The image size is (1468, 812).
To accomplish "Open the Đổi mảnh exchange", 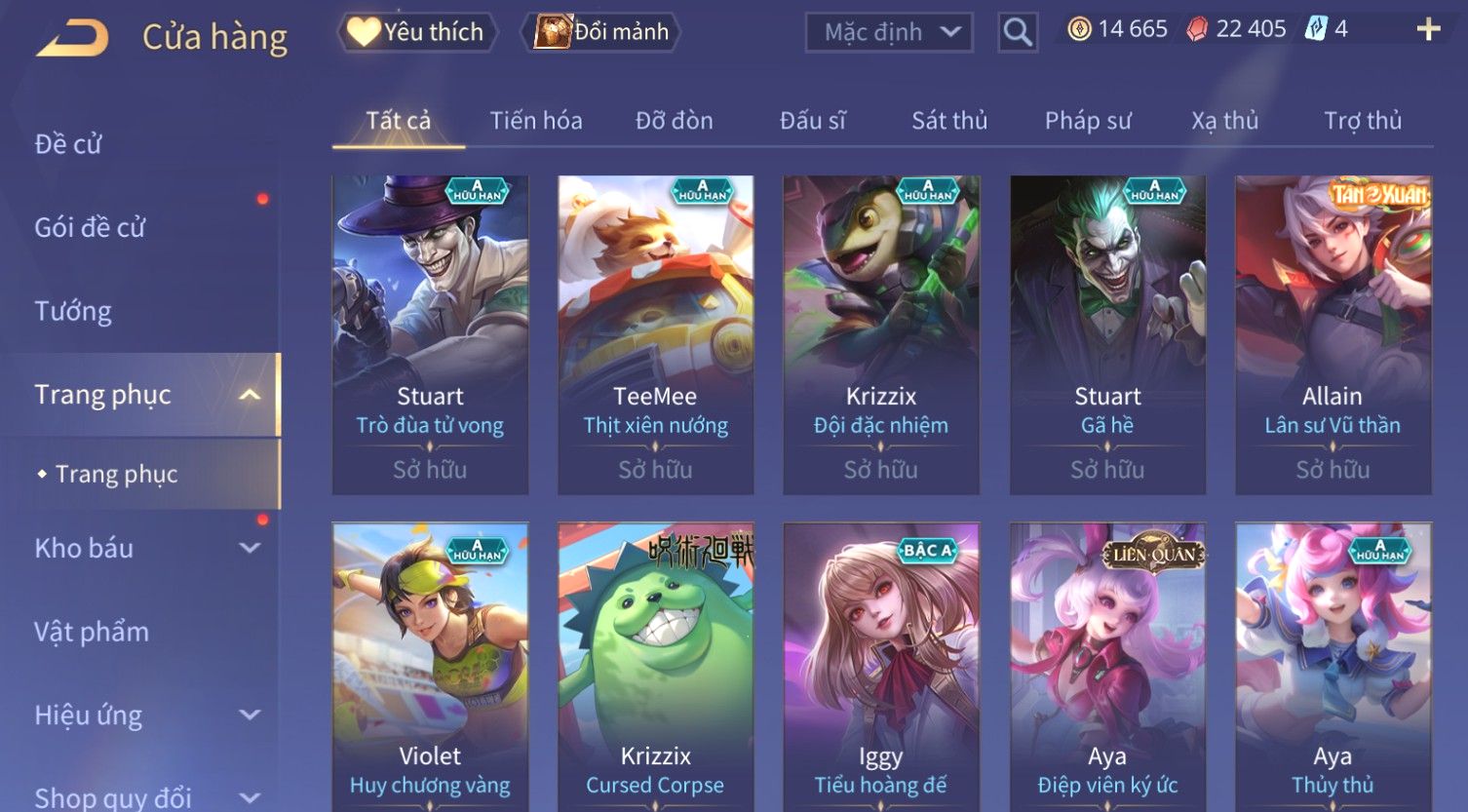I will (601, 32).
